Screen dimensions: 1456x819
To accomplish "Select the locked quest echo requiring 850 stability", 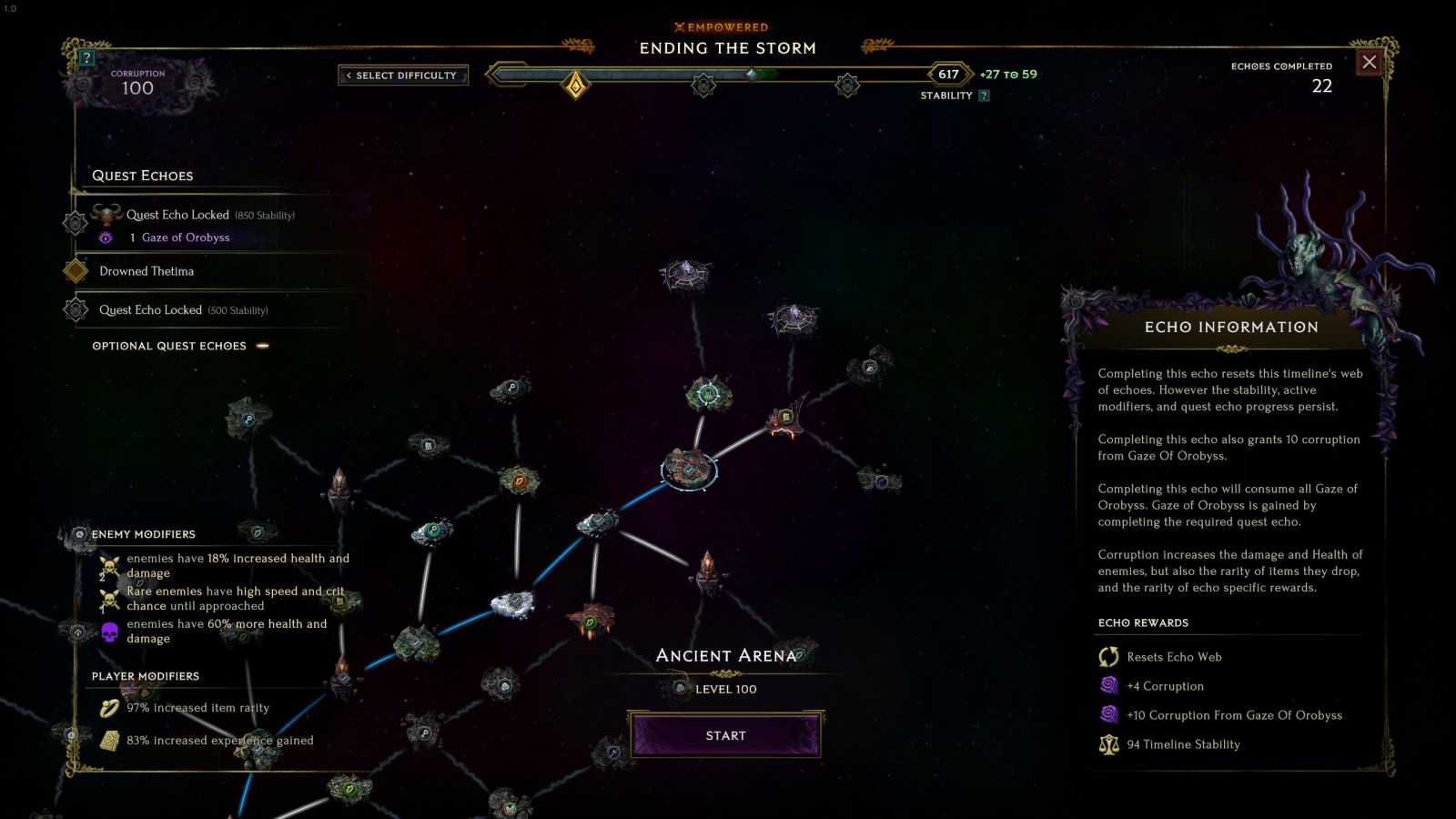I will (177, 216).
